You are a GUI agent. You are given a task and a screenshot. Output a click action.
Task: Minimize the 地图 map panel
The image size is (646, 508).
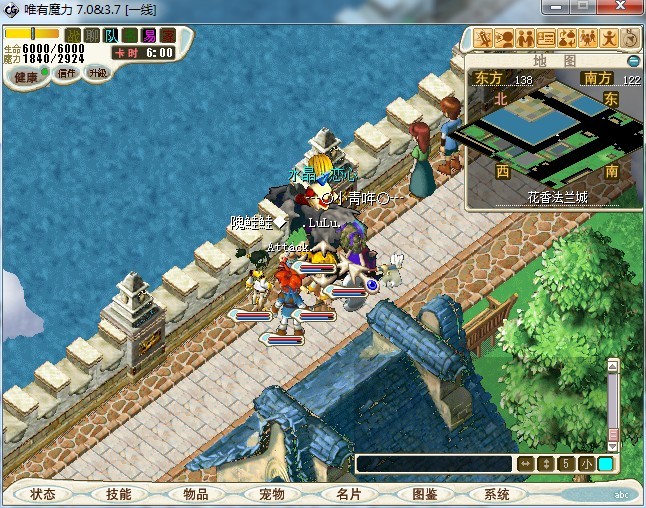[633, 61]
